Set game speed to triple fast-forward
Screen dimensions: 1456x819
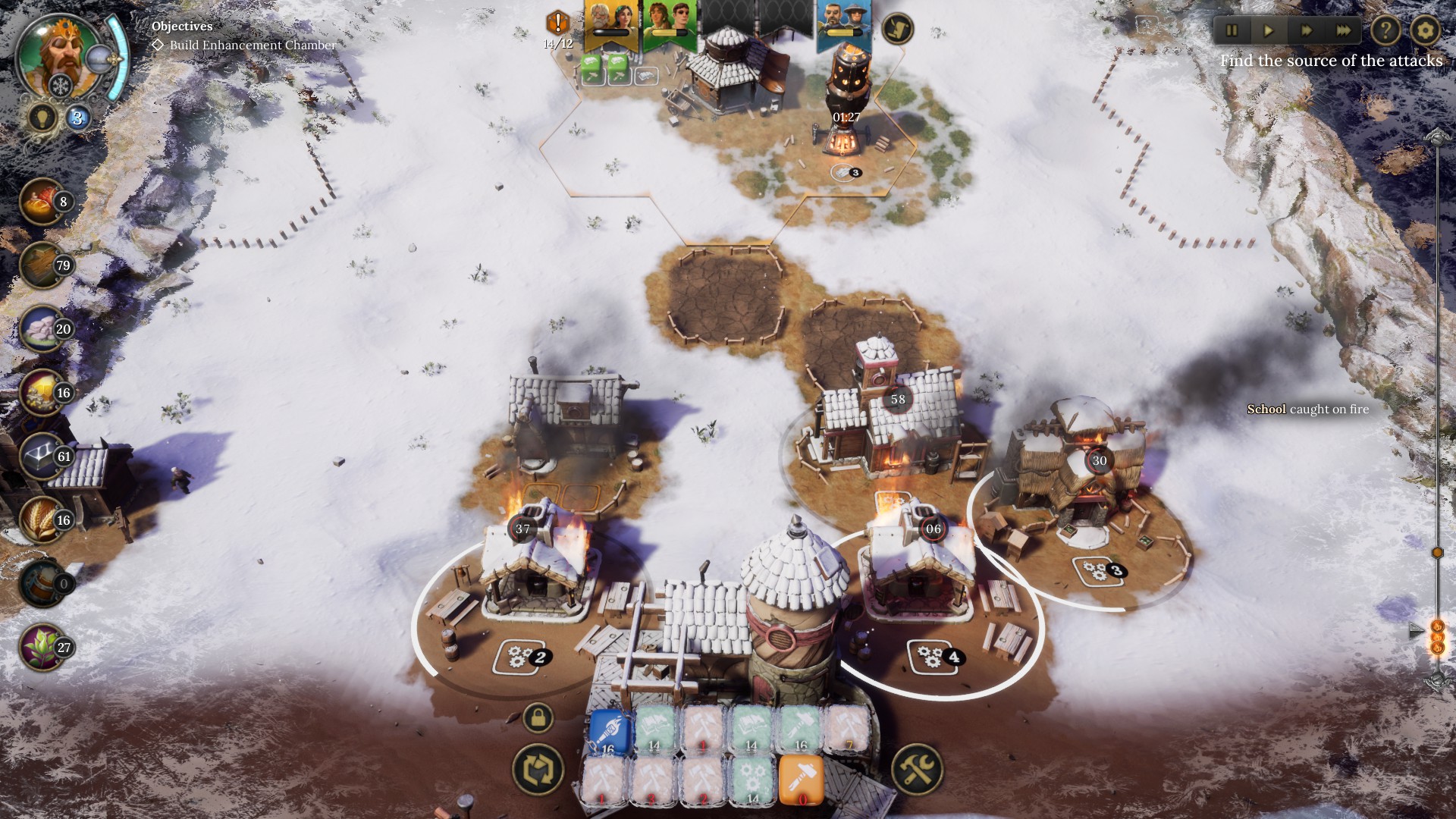click(1343, 31)
